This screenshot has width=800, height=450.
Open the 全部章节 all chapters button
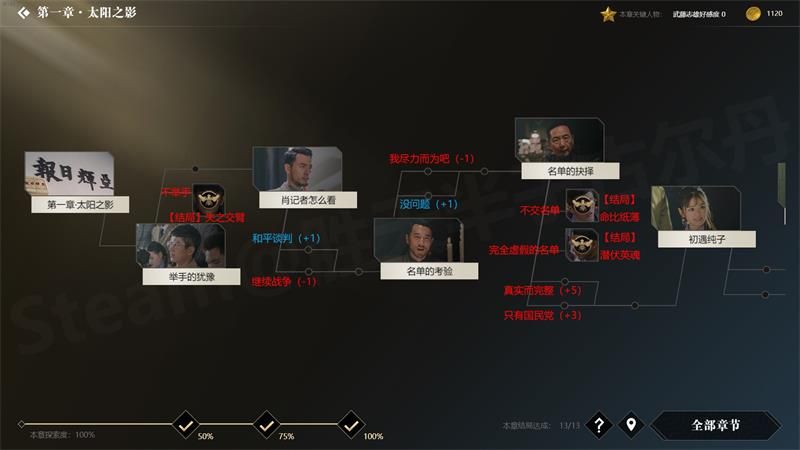tap(715, 425)
